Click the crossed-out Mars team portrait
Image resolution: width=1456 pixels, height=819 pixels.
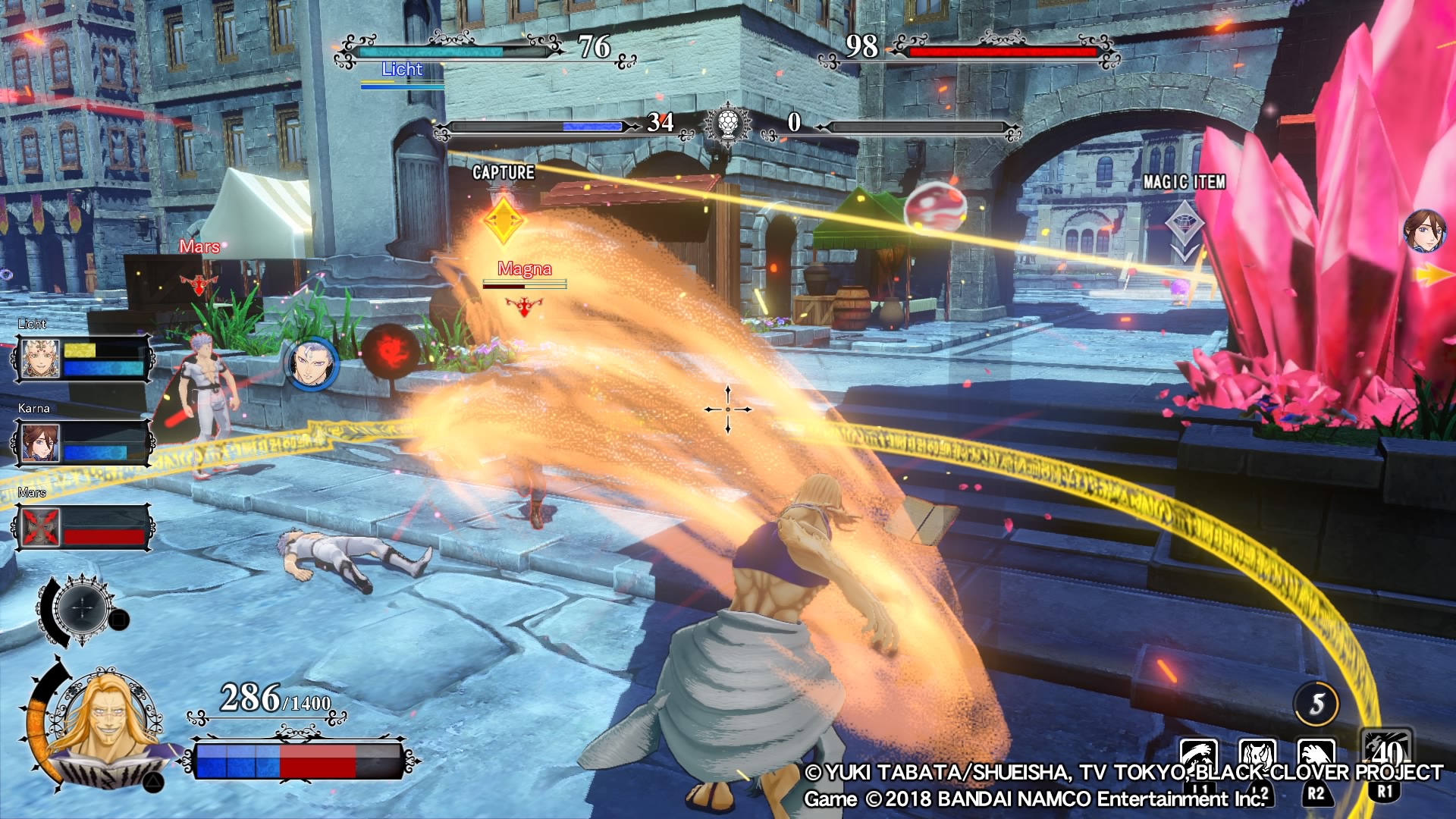(39, 527)
